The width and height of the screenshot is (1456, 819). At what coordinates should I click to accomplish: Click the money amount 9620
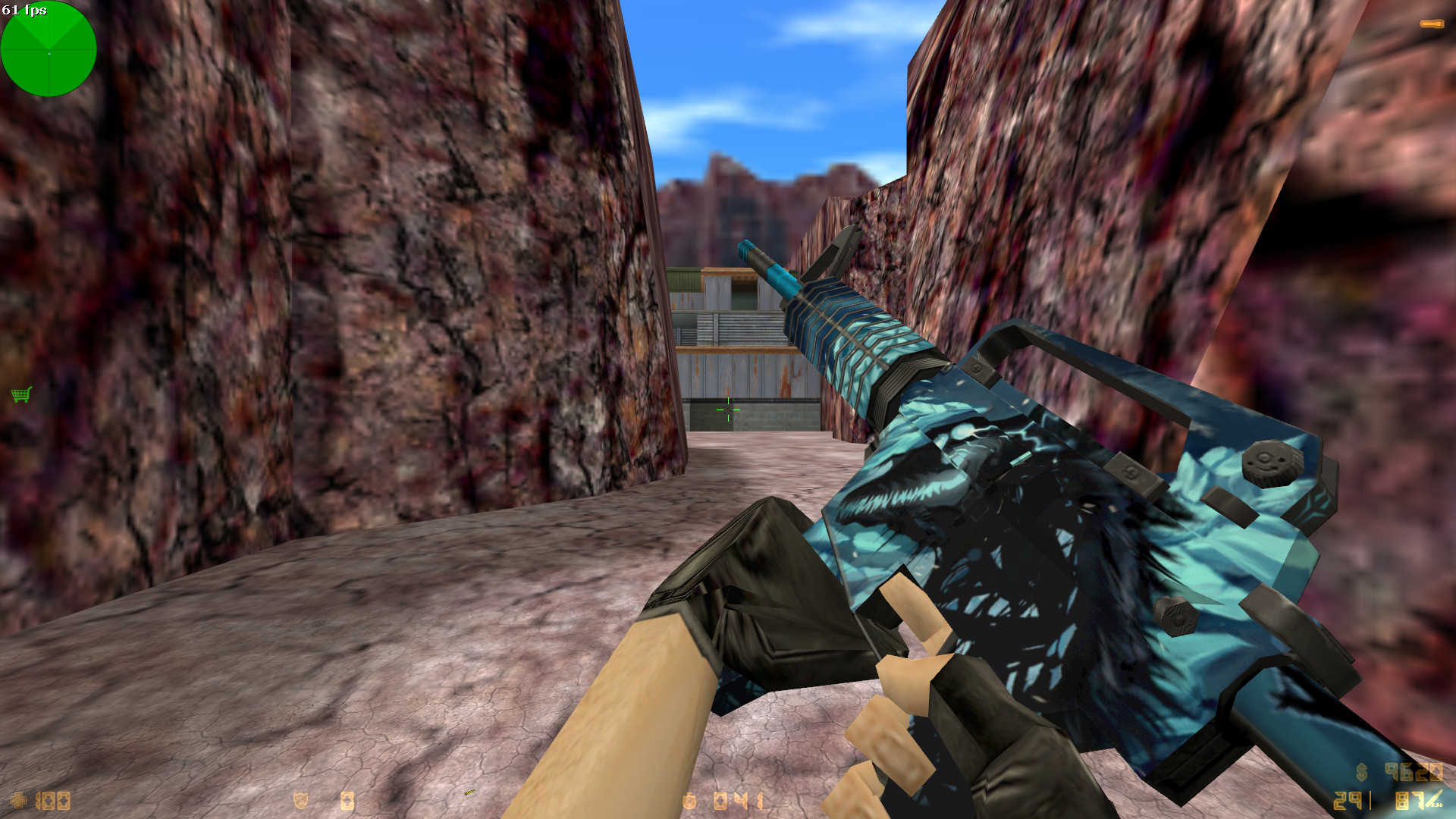pyautogui.click(x=1416, y=772)
